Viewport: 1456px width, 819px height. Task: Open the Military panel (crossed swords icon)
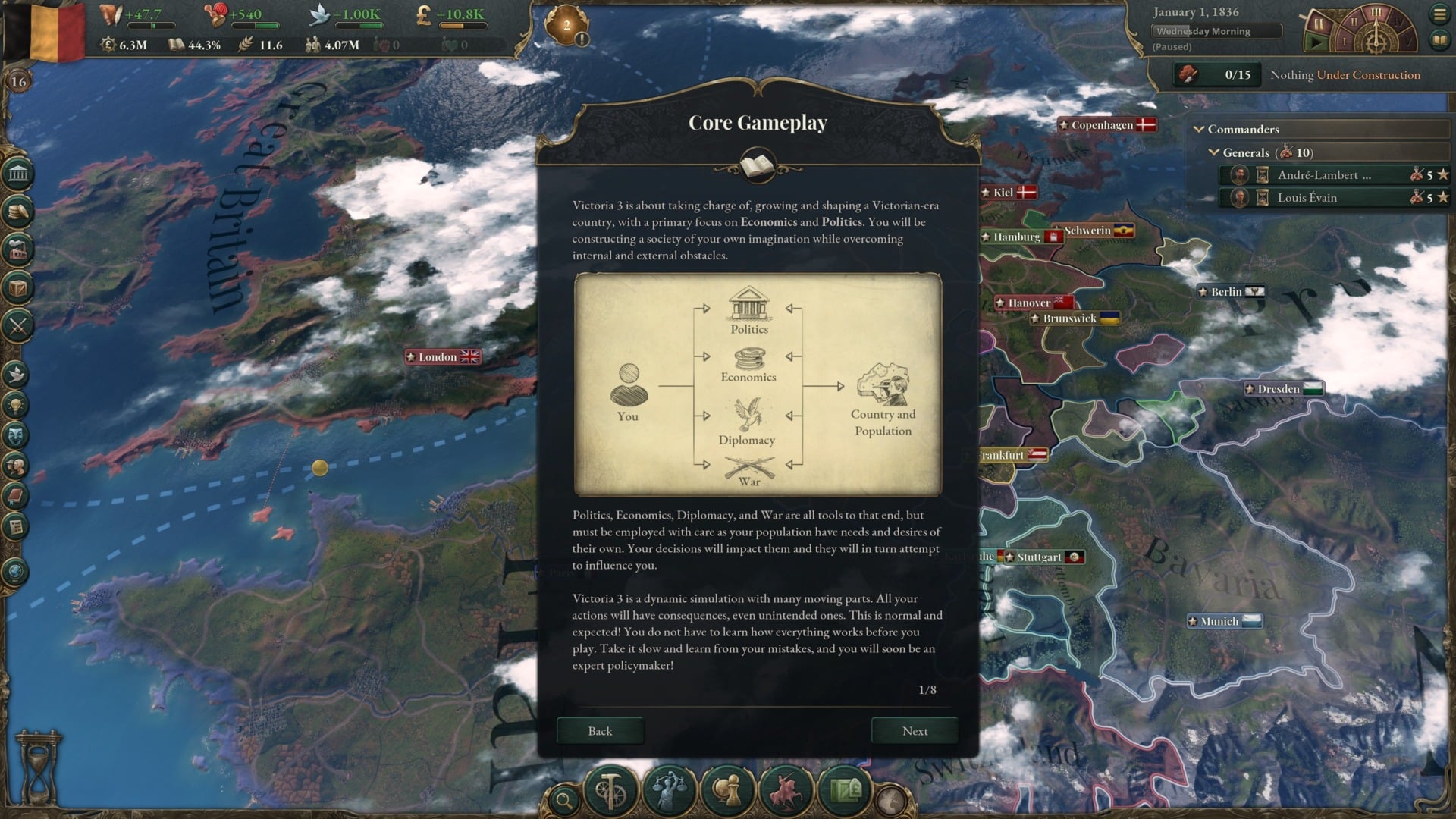pyautogui.click(x=17, y=325)
